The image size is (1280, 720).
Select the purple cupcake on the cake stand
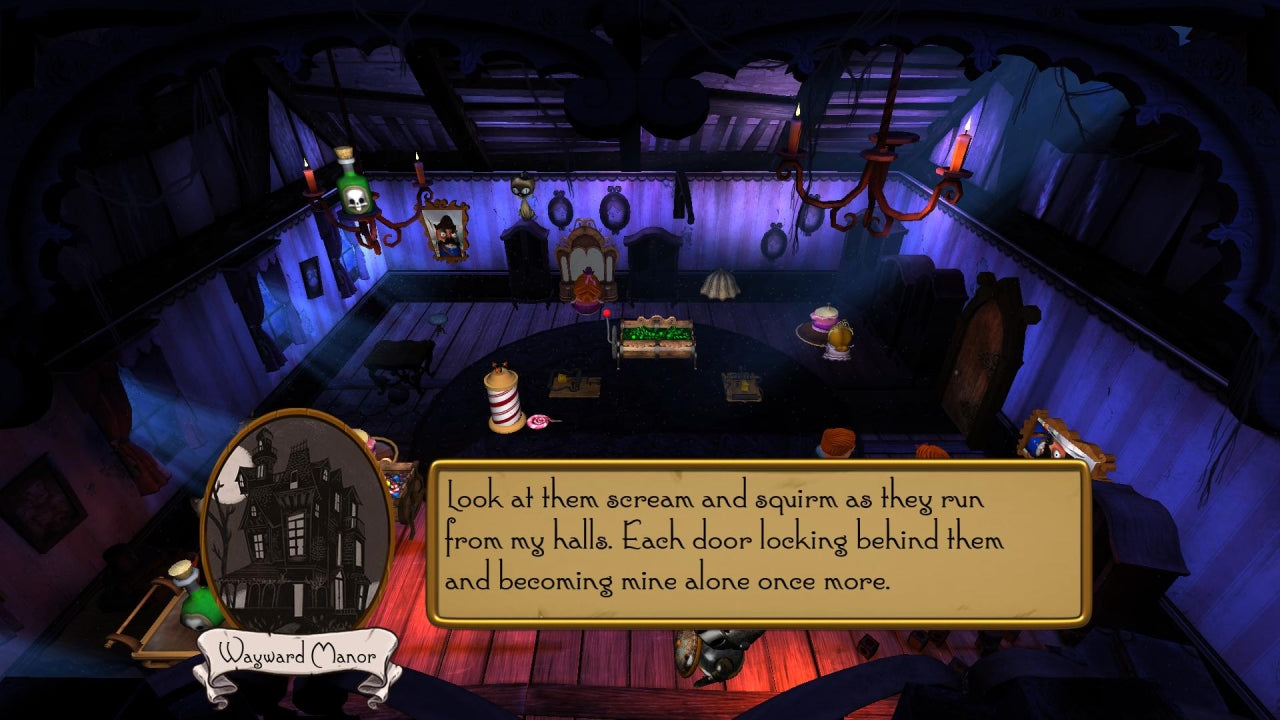pyautogui.click(x=824, y=317)
